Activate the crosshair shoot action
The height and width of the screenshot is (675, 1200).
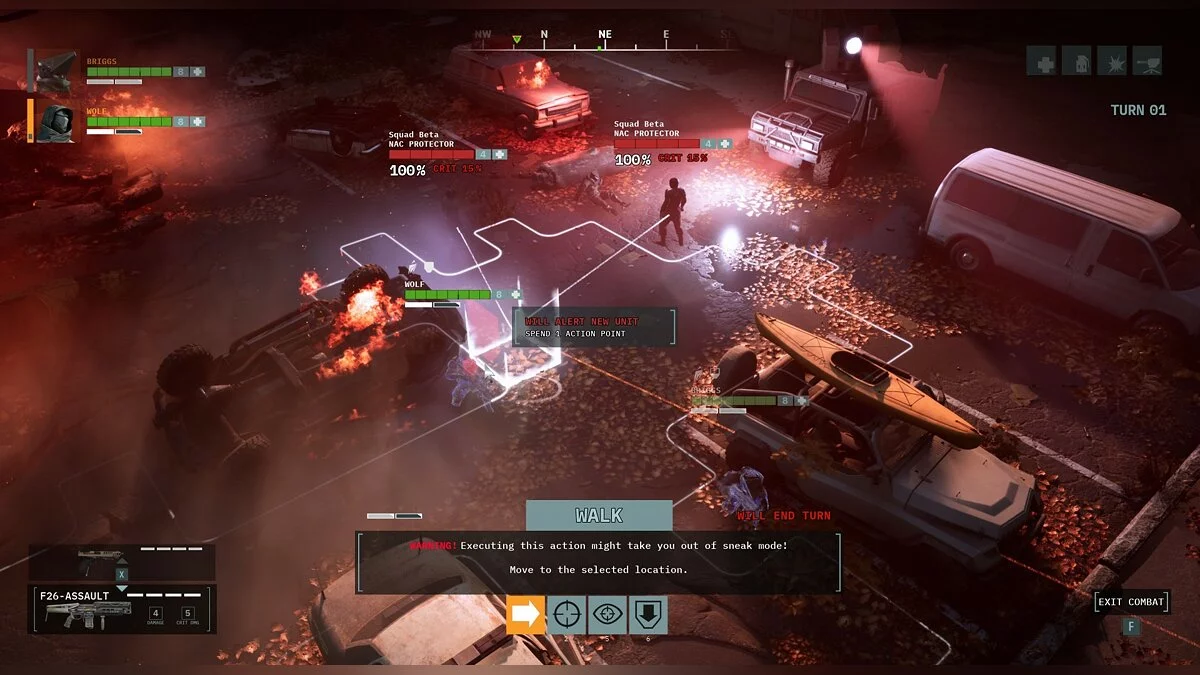click(566, 614)
